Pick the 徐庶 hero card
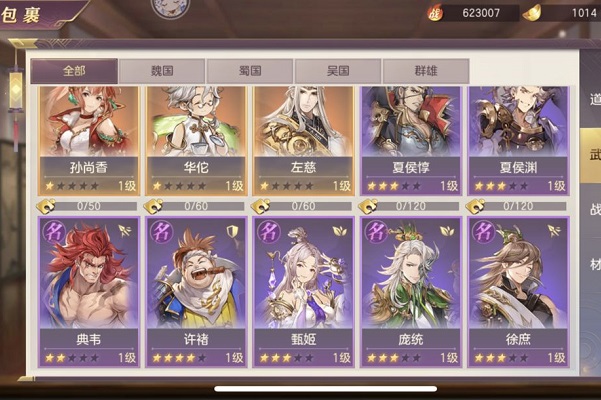The image size is (601, 400). click(518, 290)
